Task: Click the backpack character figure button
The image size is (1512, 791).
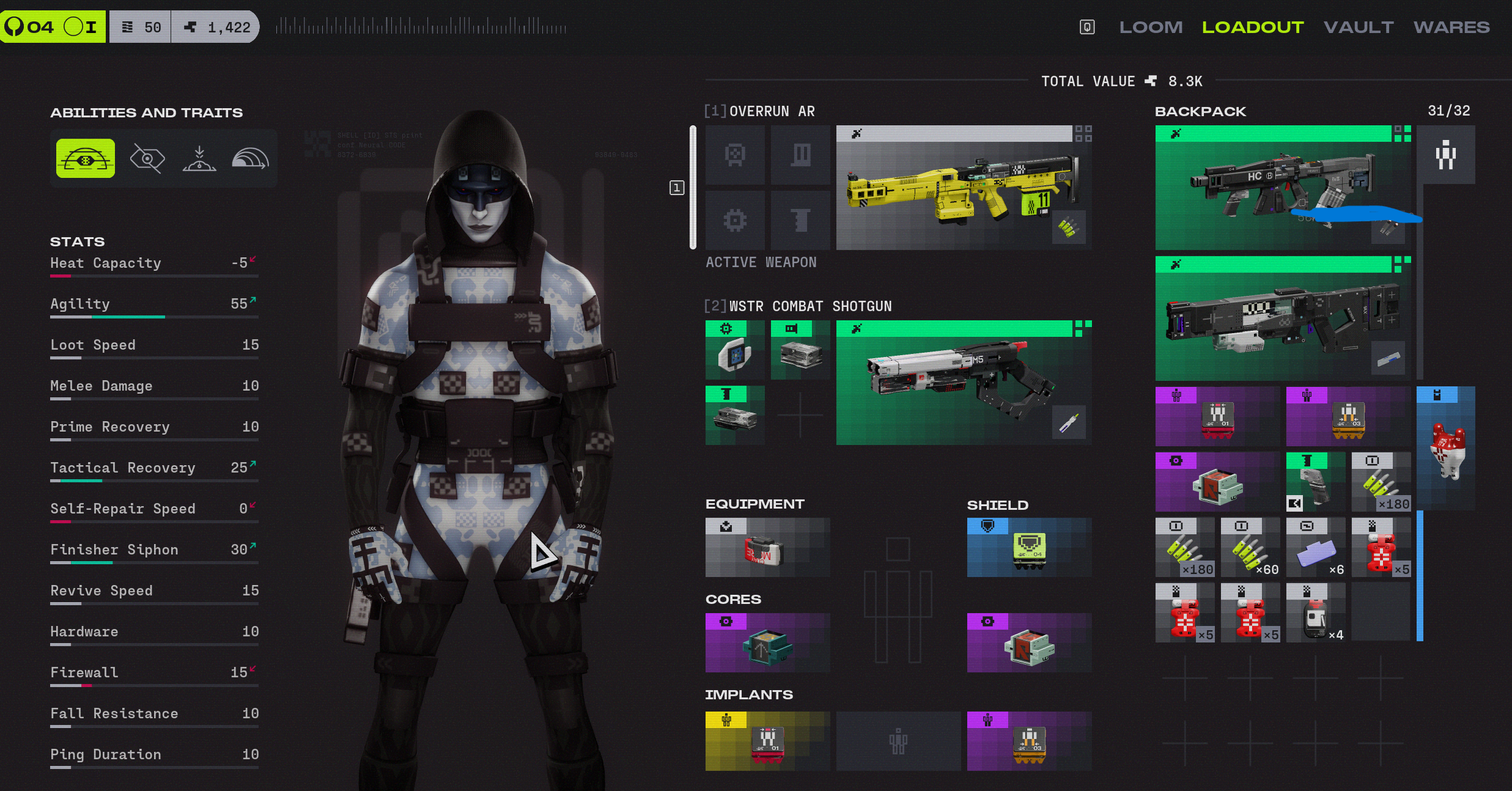Action: [x=1446, y=155]
